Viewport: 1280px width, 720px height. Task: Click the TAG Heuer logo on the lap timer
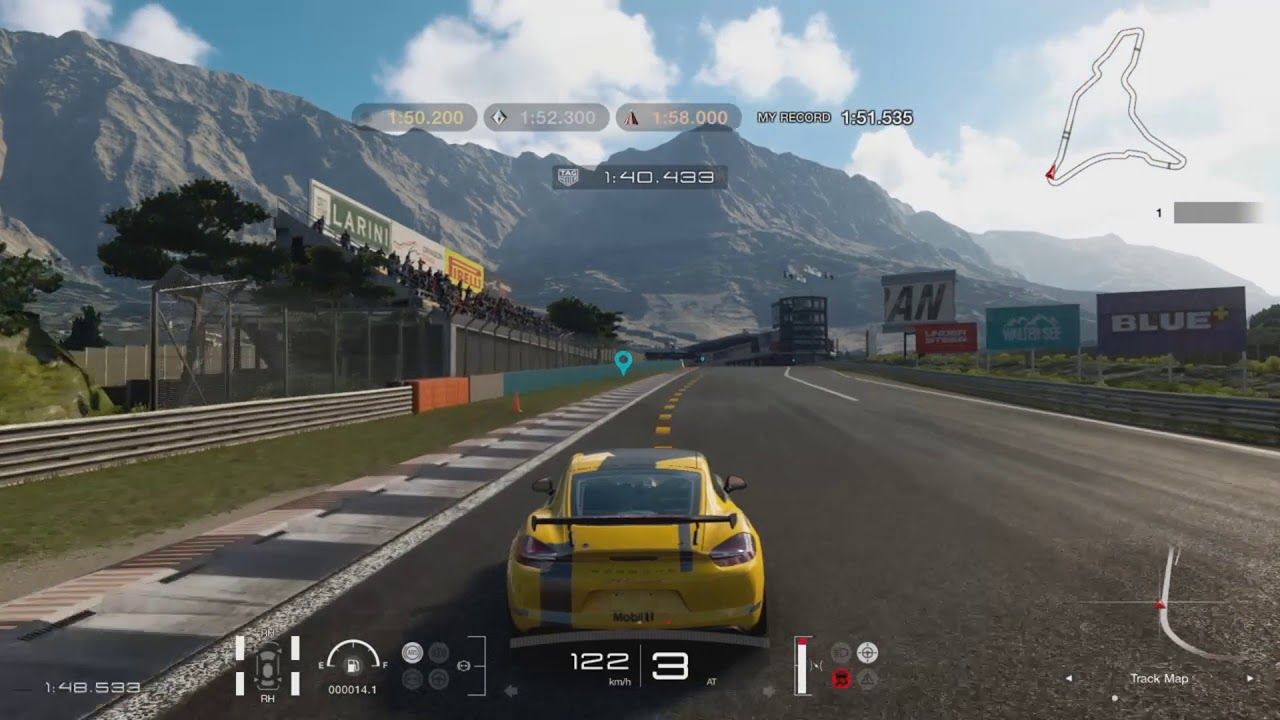[569, 176]
